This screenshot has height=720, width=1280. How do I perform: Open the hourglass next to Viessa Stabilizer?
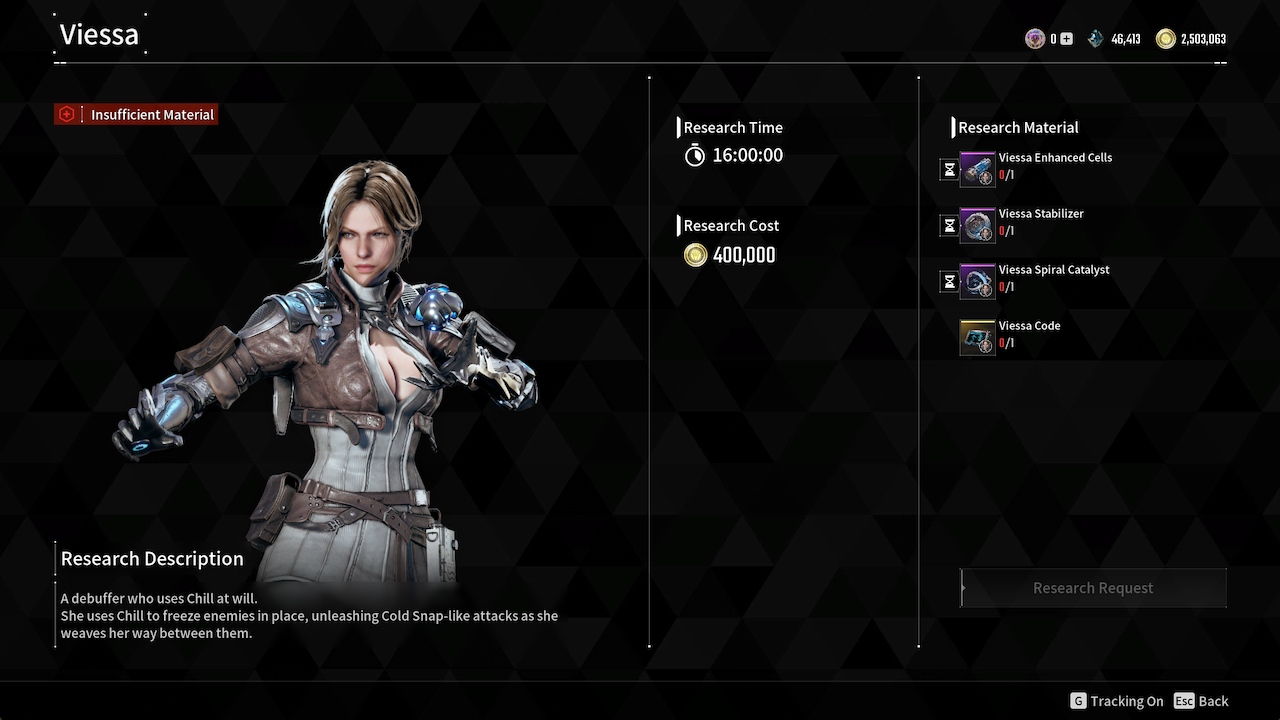click(949, 226)
